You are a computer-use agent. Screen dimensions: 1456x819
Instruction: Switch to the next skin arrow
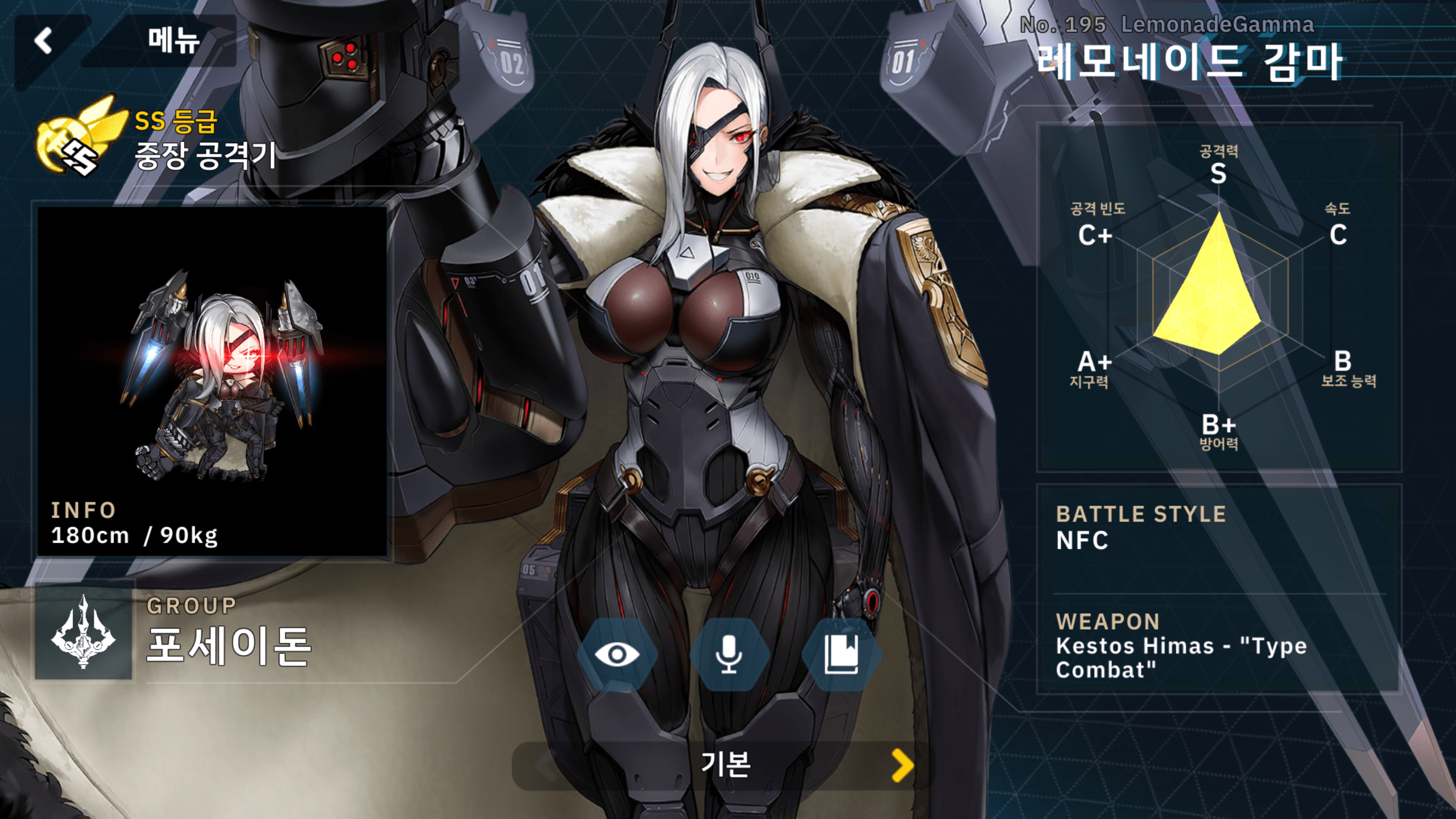pos(902,765)
